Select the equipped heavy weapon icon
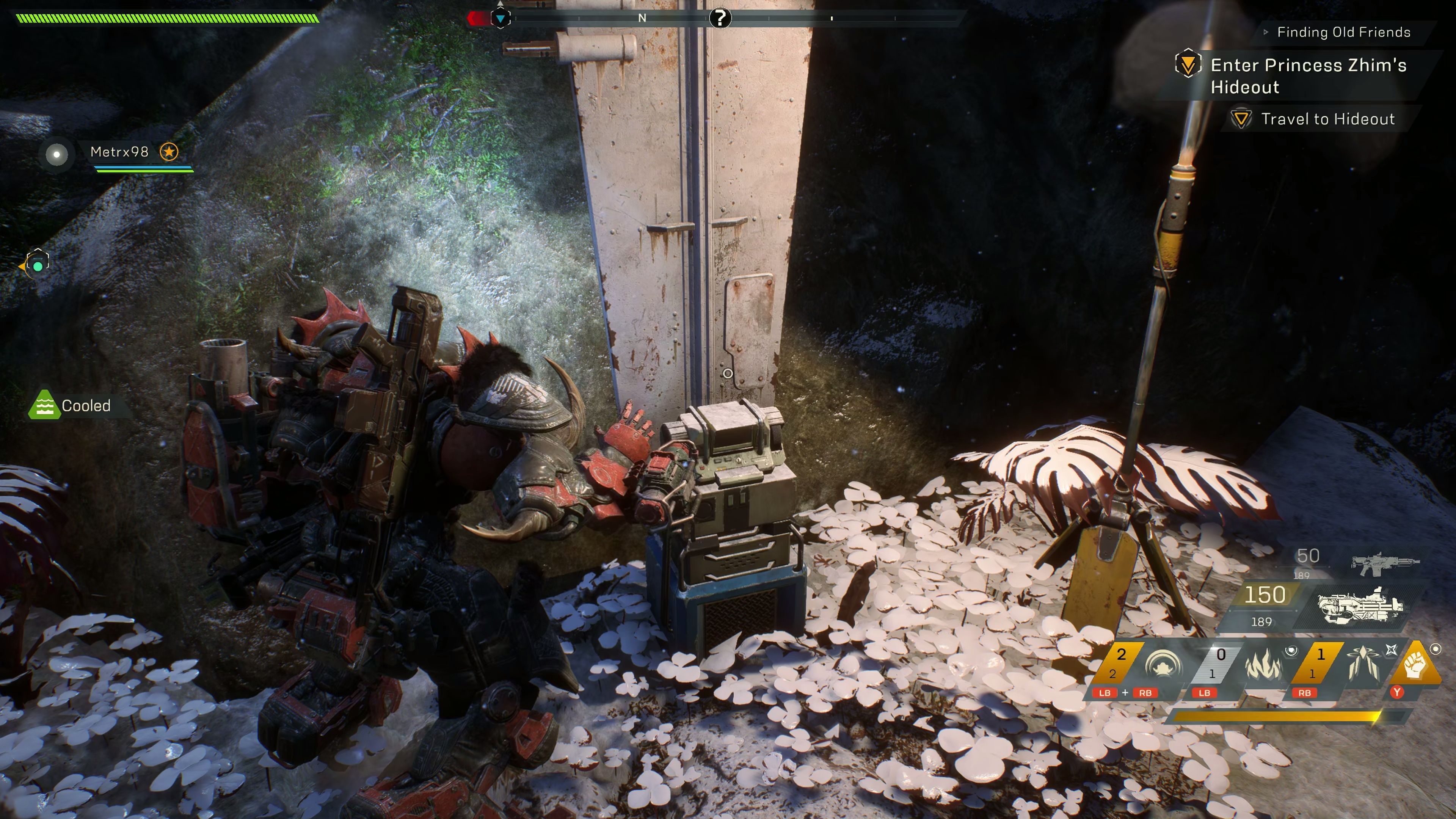 pos(1359,607)
